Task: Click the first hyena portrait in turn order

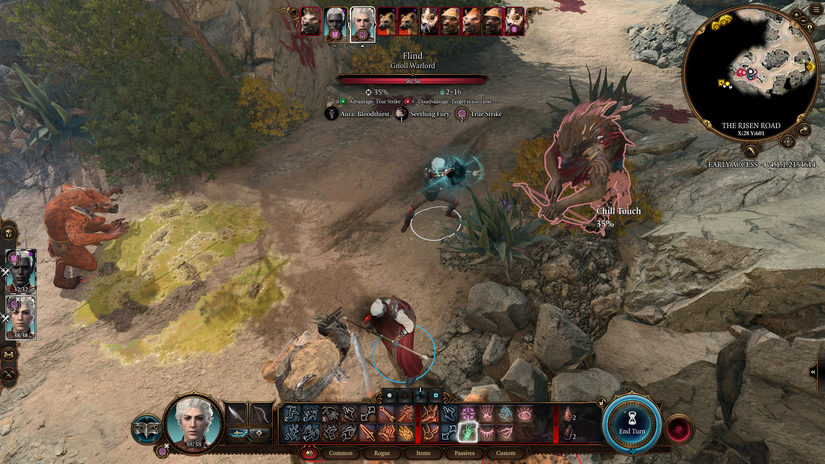Action: (385, 20)
